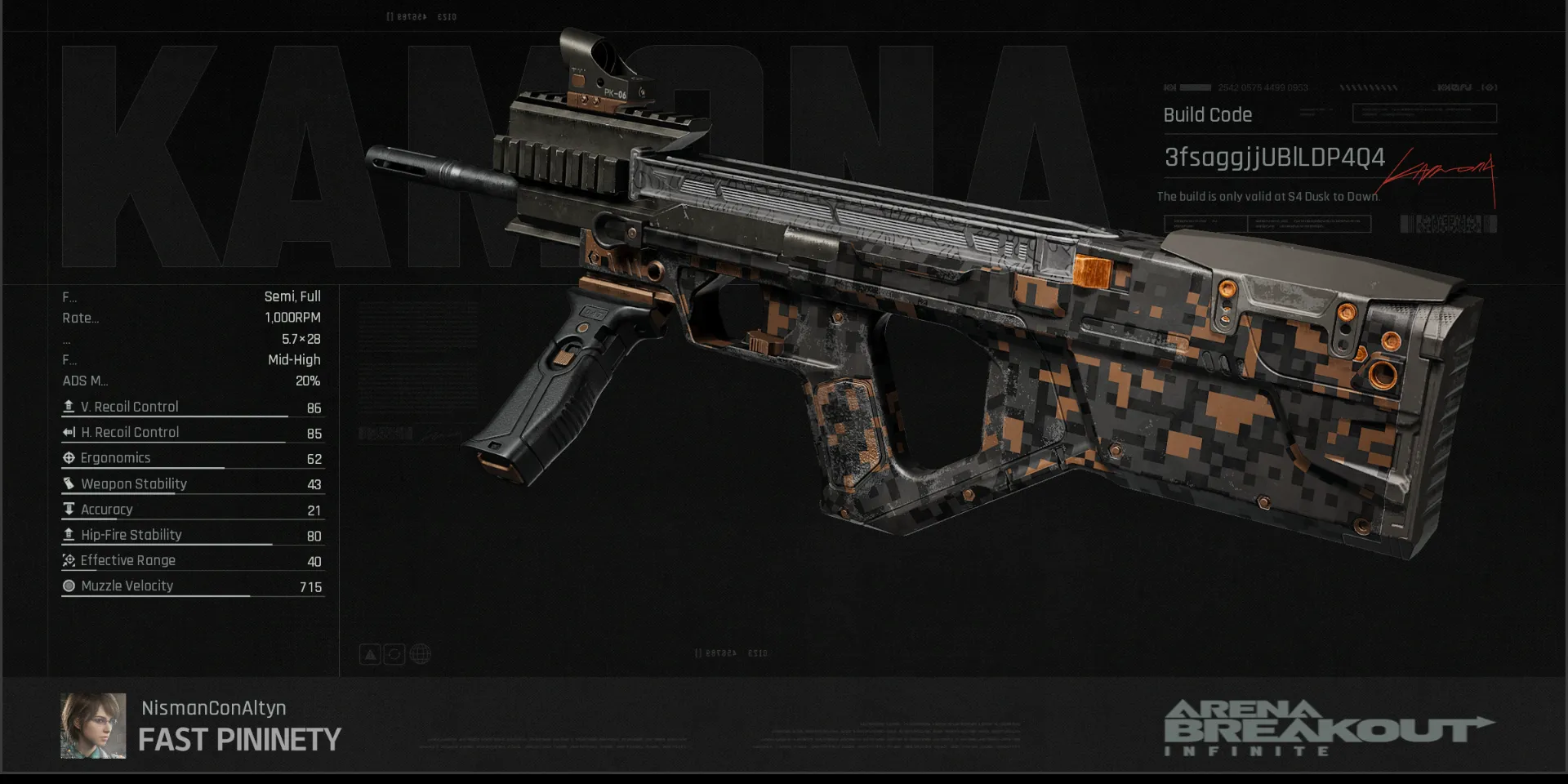Click the warning triangle icon below the weapon
Viewport: 1568px width, 784px height.
coord(371,653)
